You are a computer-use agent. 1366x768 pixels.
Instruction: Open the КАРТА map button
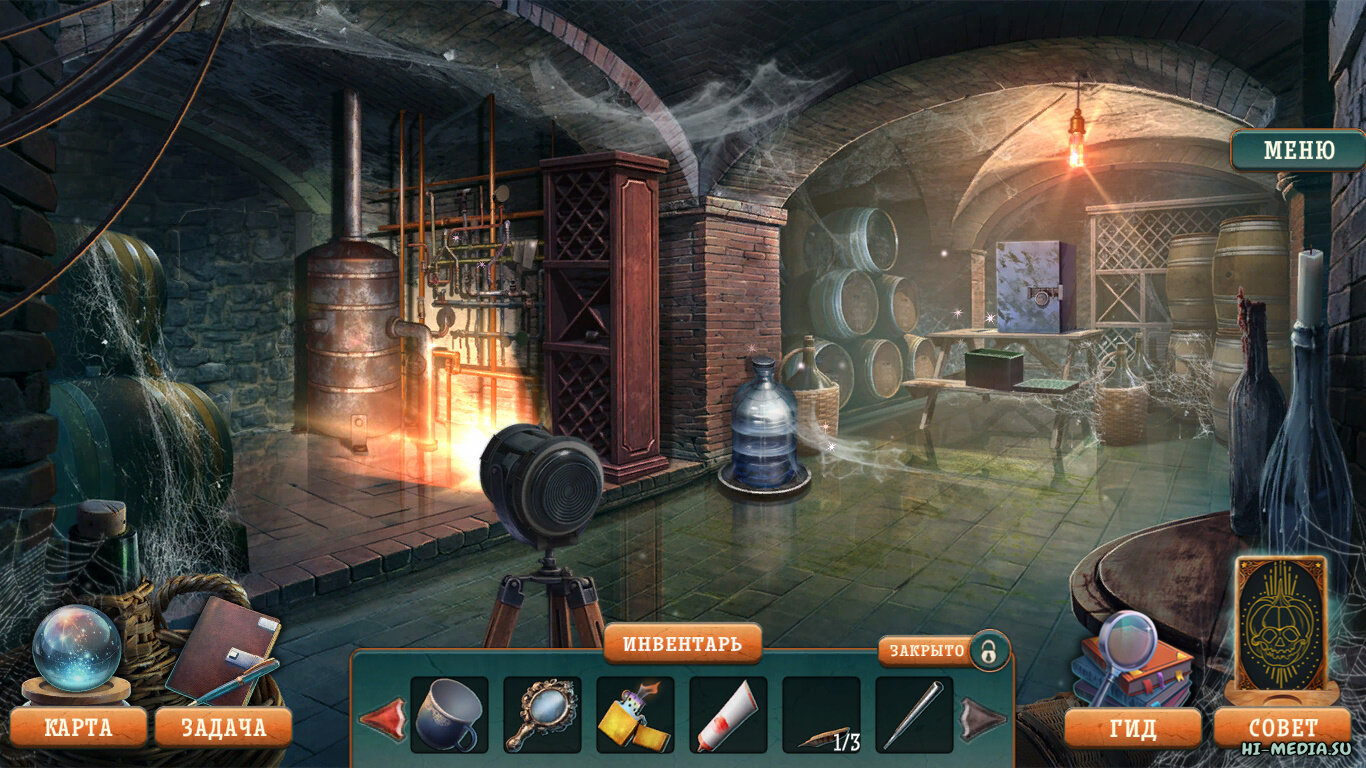(x=78, y=727)
